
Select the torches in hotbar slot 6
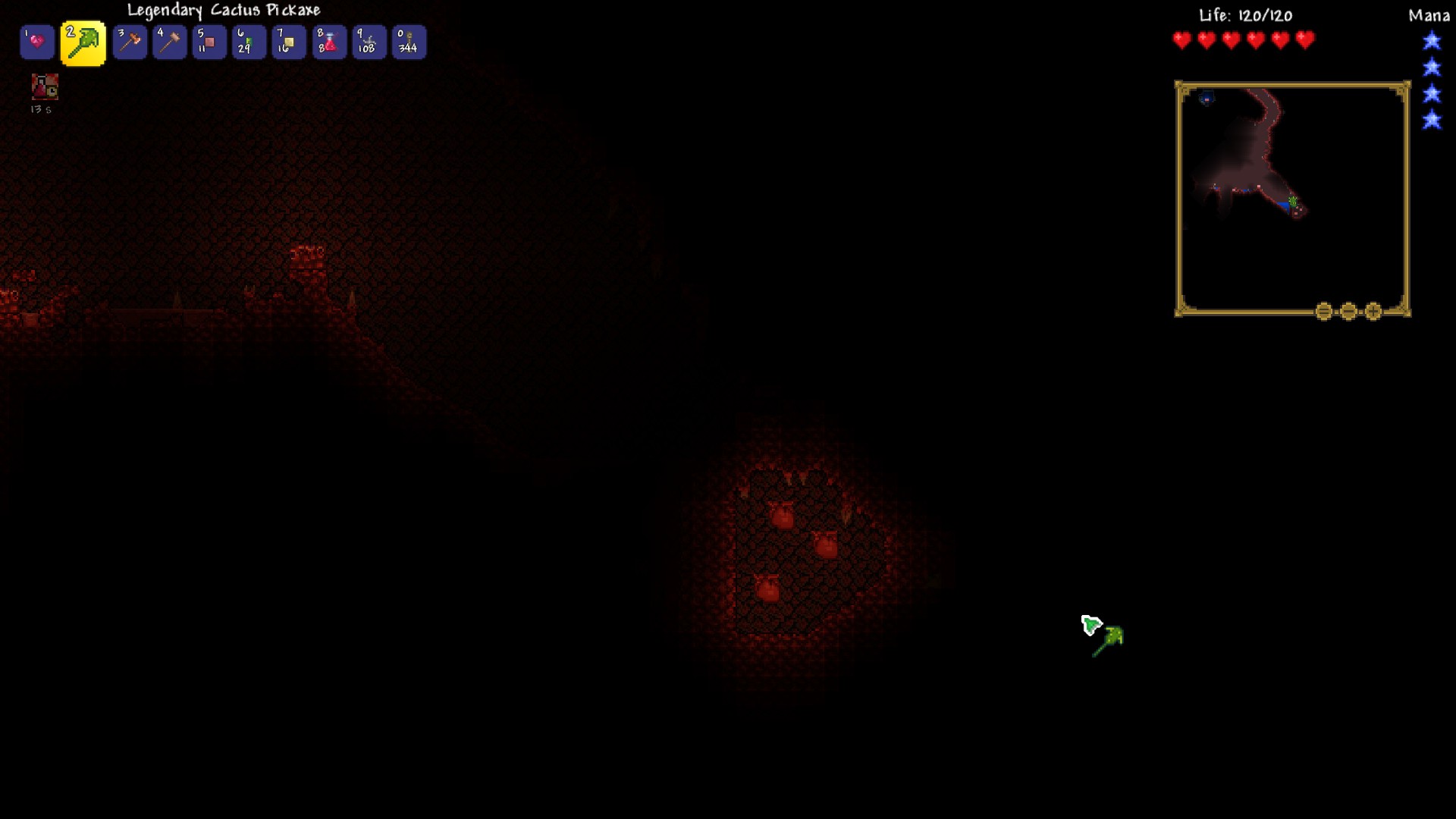(x=249, y=42)
